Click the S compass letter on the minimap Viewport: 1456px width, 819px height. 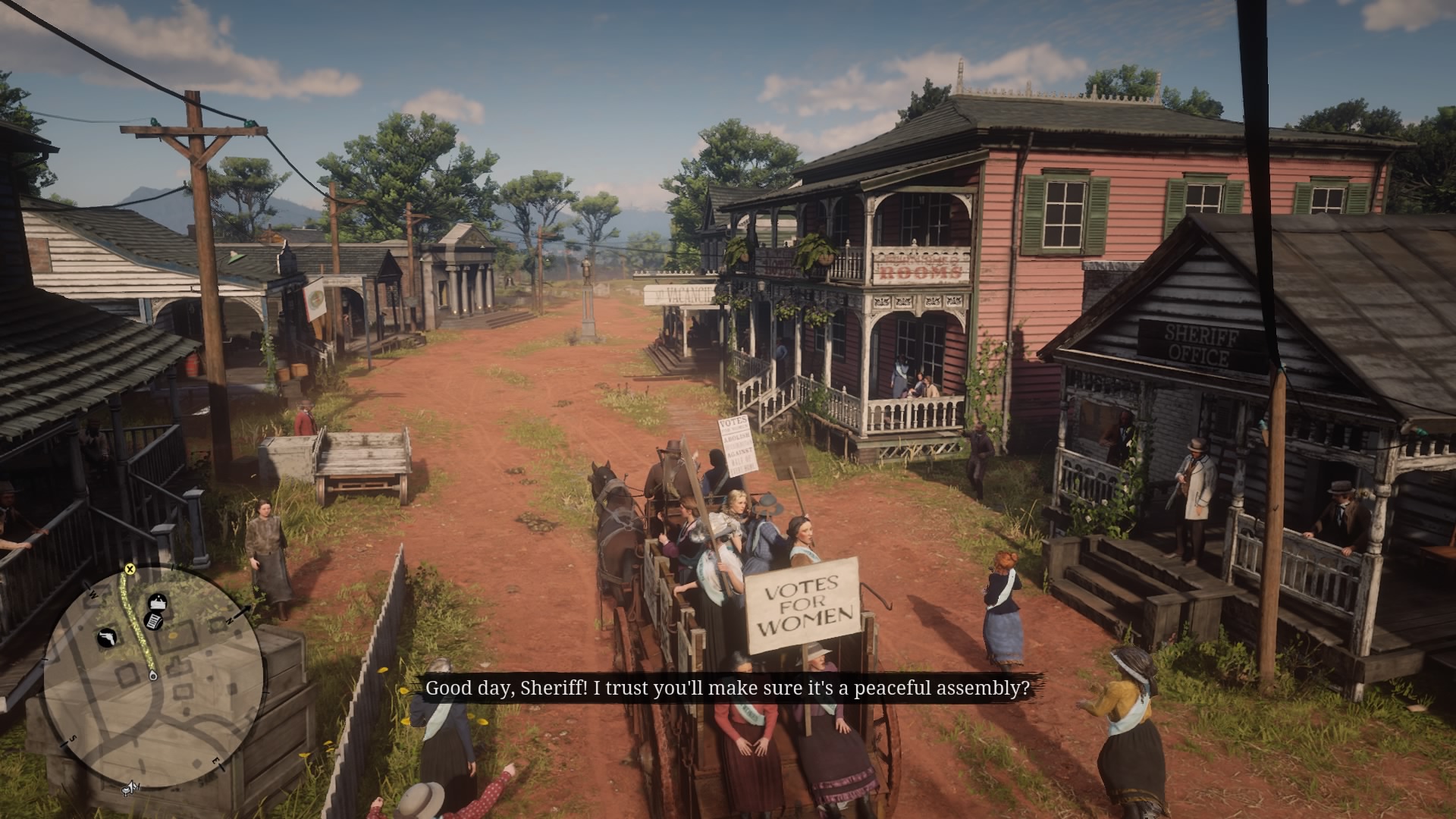point(73,739)
